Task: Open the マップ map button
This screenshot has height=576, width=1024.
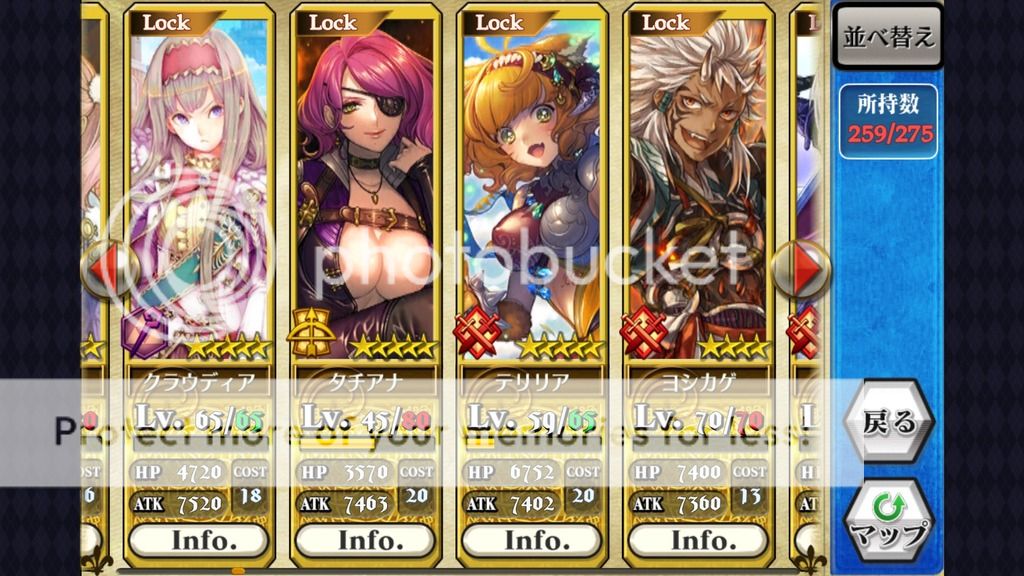Action: pyautogui.click(x=888, y=520)
